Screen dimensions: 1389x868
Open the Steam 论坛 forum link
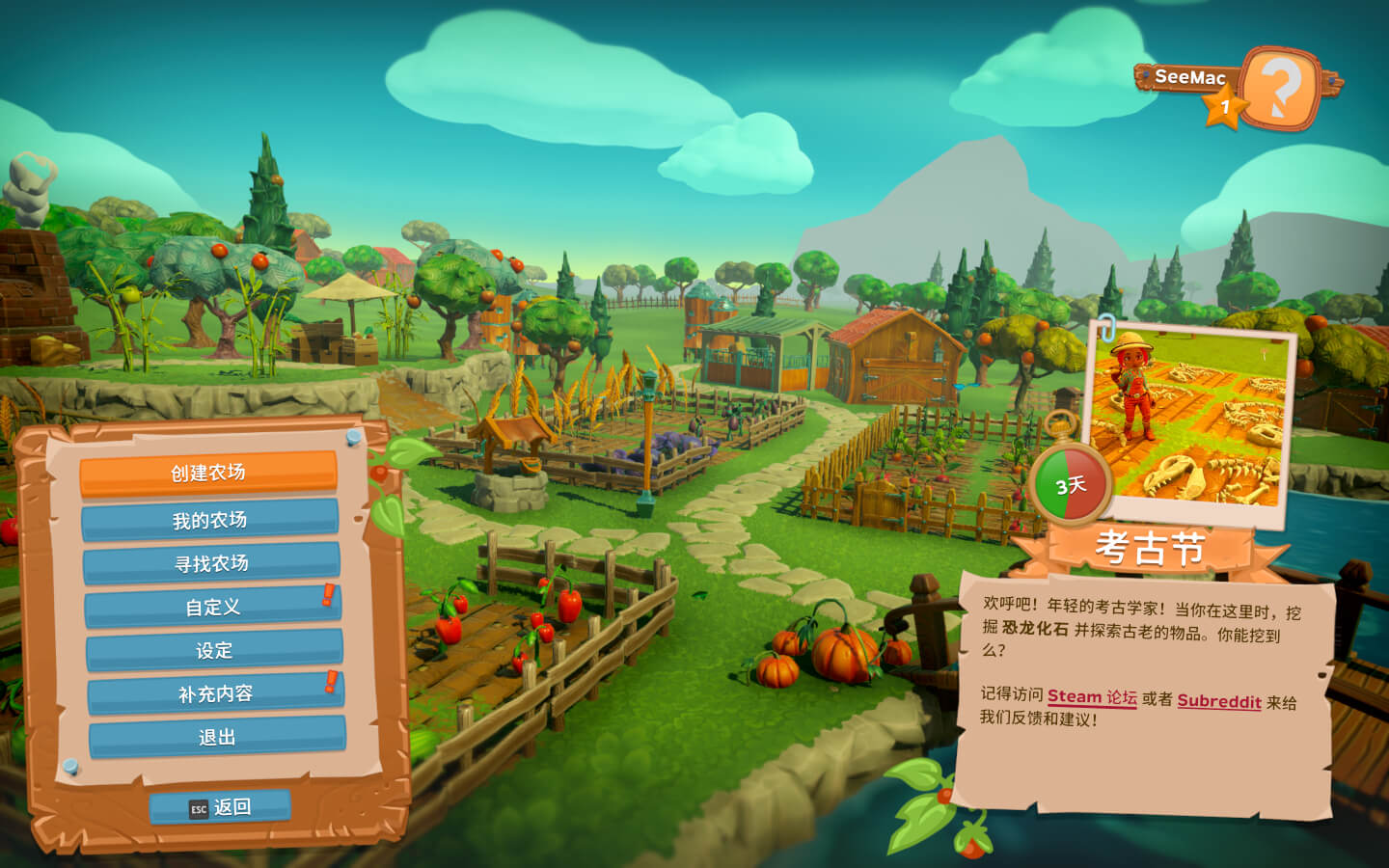pos(1092,697)
